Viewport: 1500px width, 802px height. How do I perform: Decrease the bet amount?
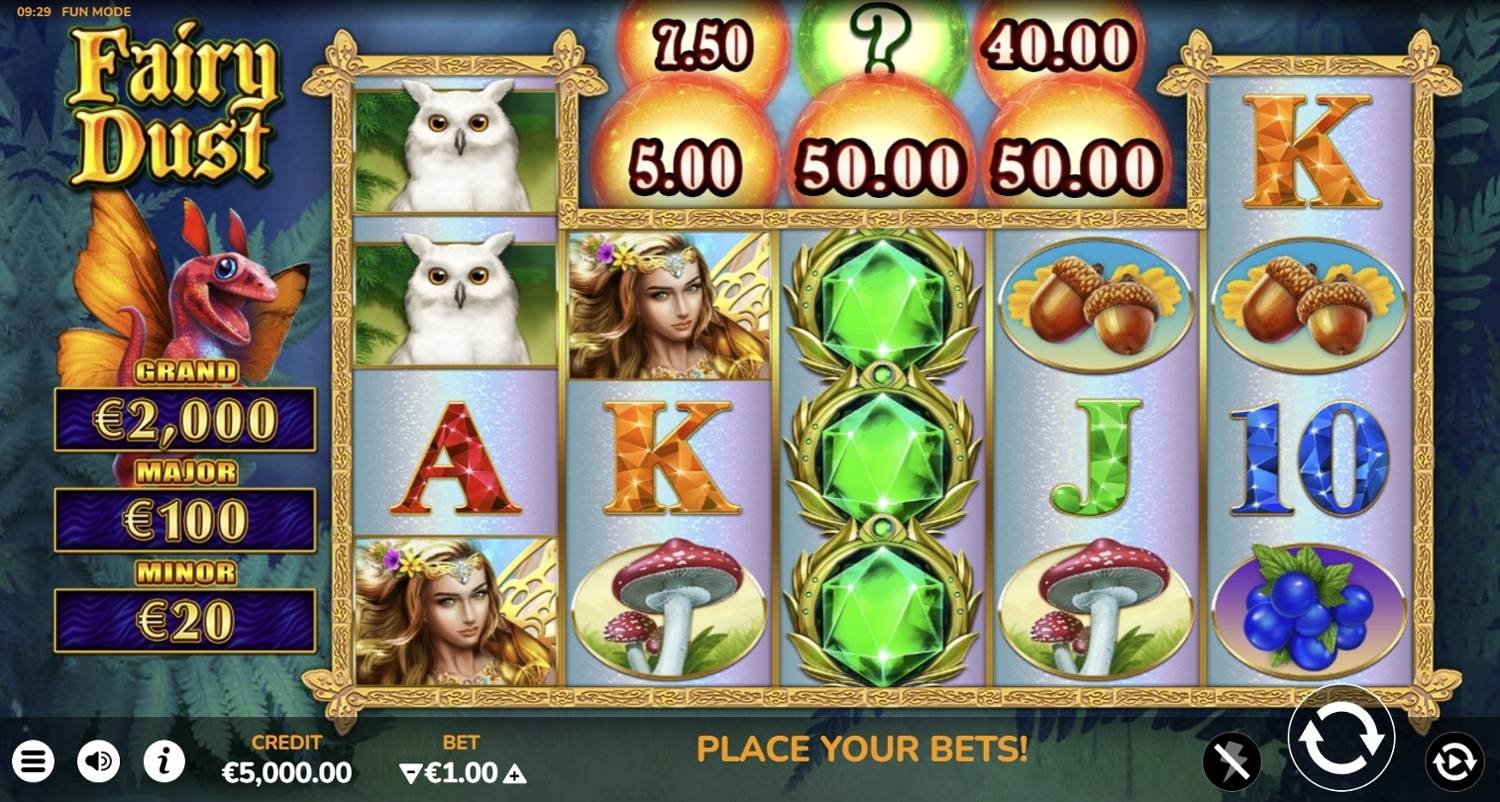(x=408, y=773)
